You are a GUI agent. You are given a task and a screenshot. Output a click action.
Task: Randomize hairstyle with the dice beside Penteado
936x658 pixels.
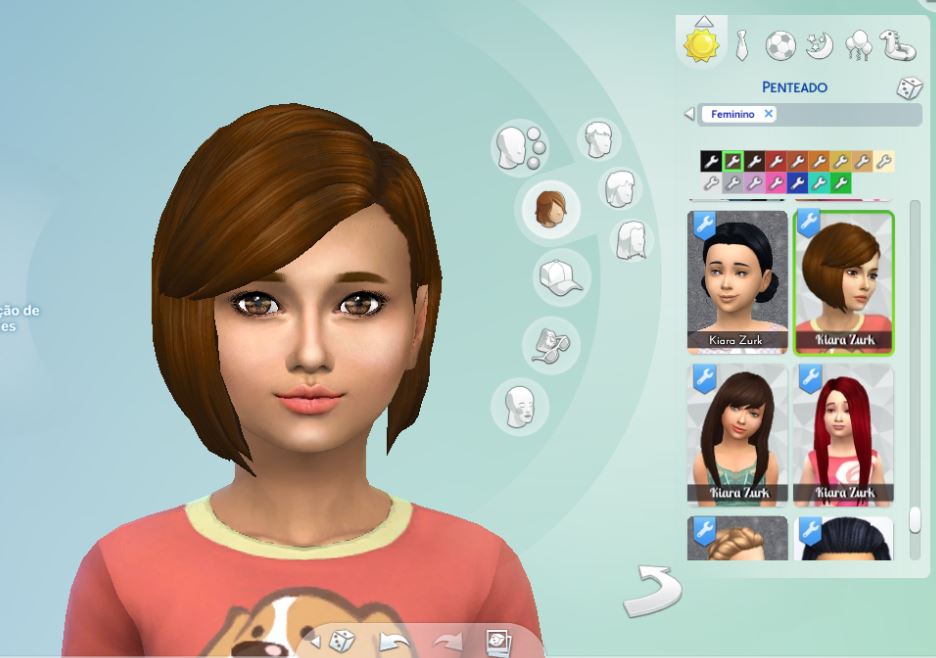click(x=908, y=88)
